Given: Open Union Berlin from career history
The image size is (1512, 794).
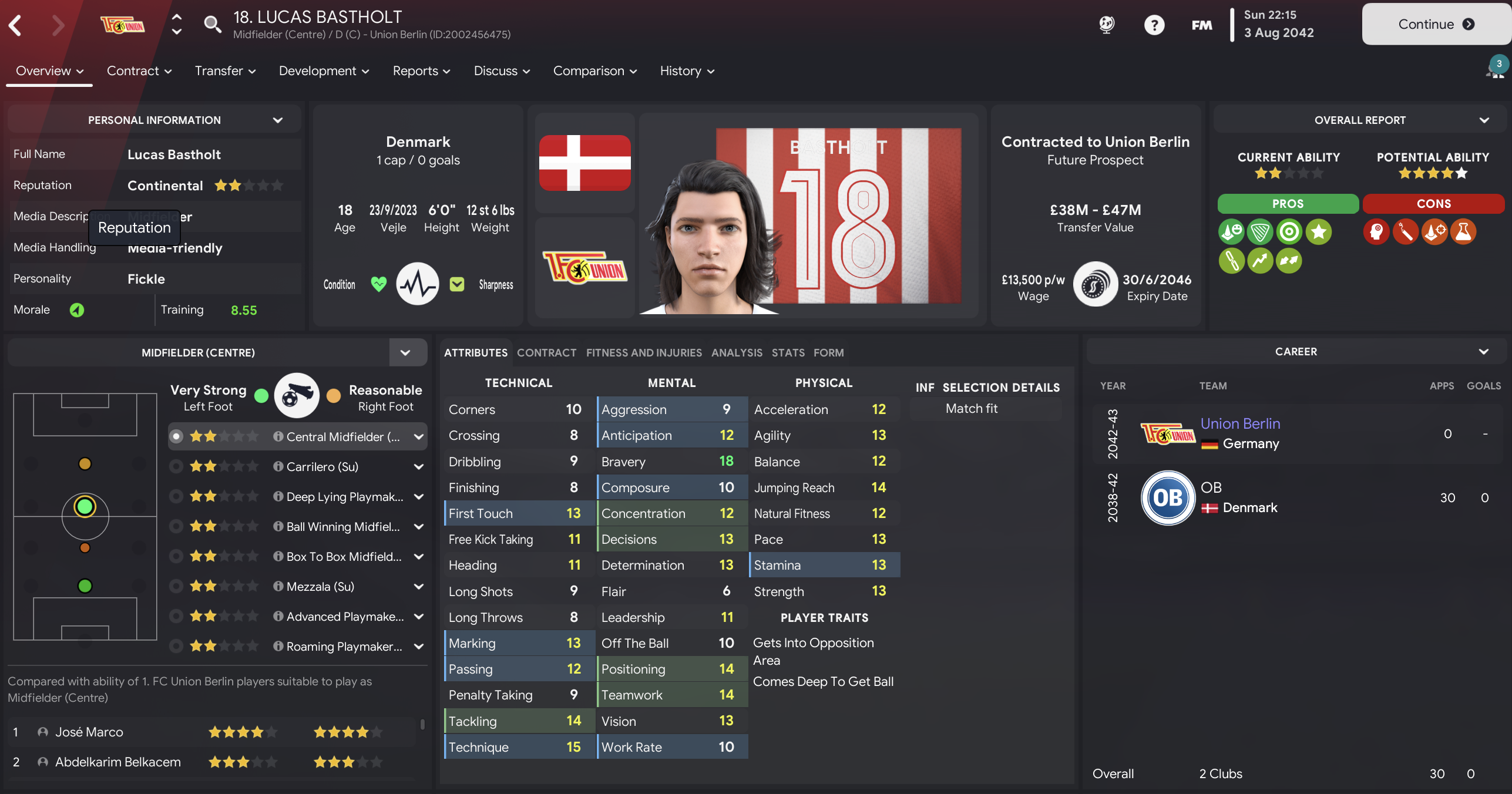Looking at the screenshot, I should [1240, 423].
